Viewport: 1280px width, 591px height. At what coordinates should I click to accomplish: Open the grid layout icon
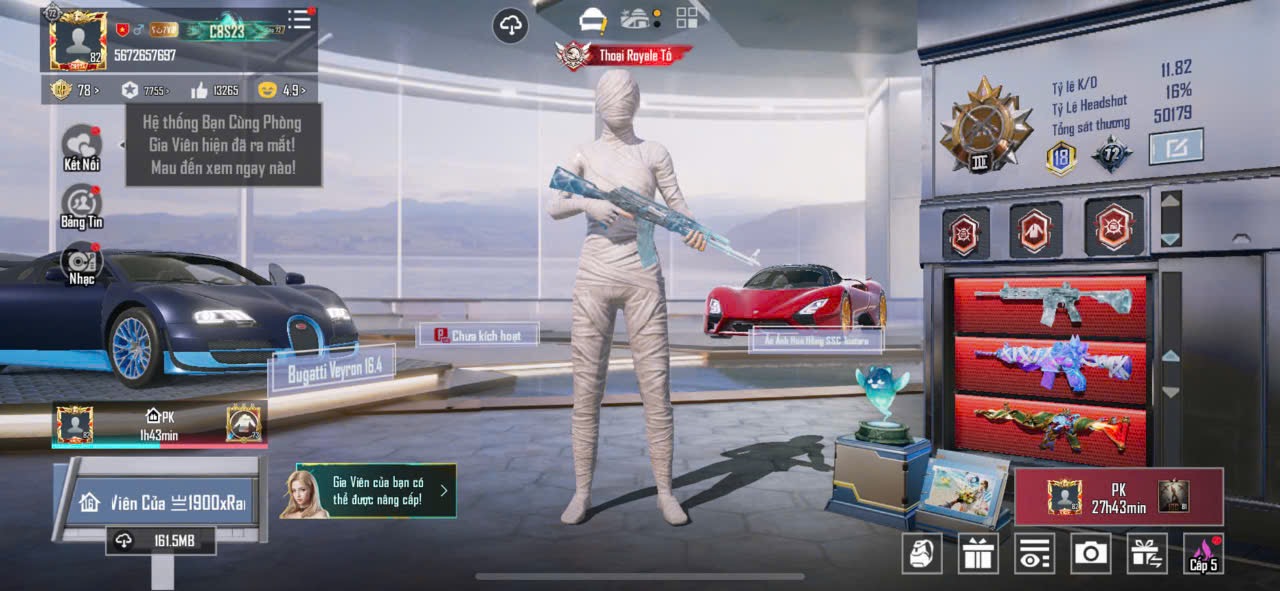click(687, 18)
